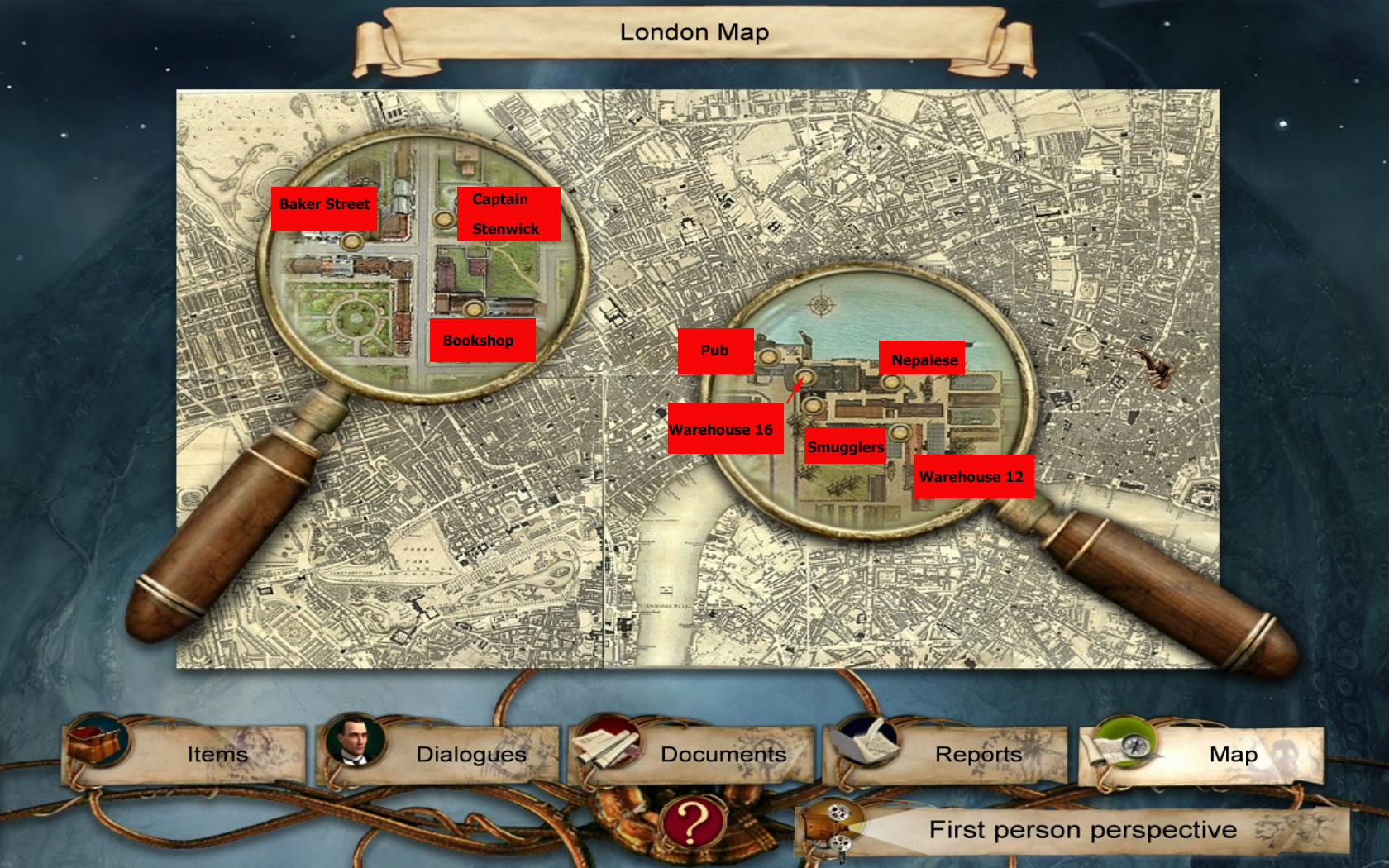
Task: Select the Map tab
Action: [1232, 754]
